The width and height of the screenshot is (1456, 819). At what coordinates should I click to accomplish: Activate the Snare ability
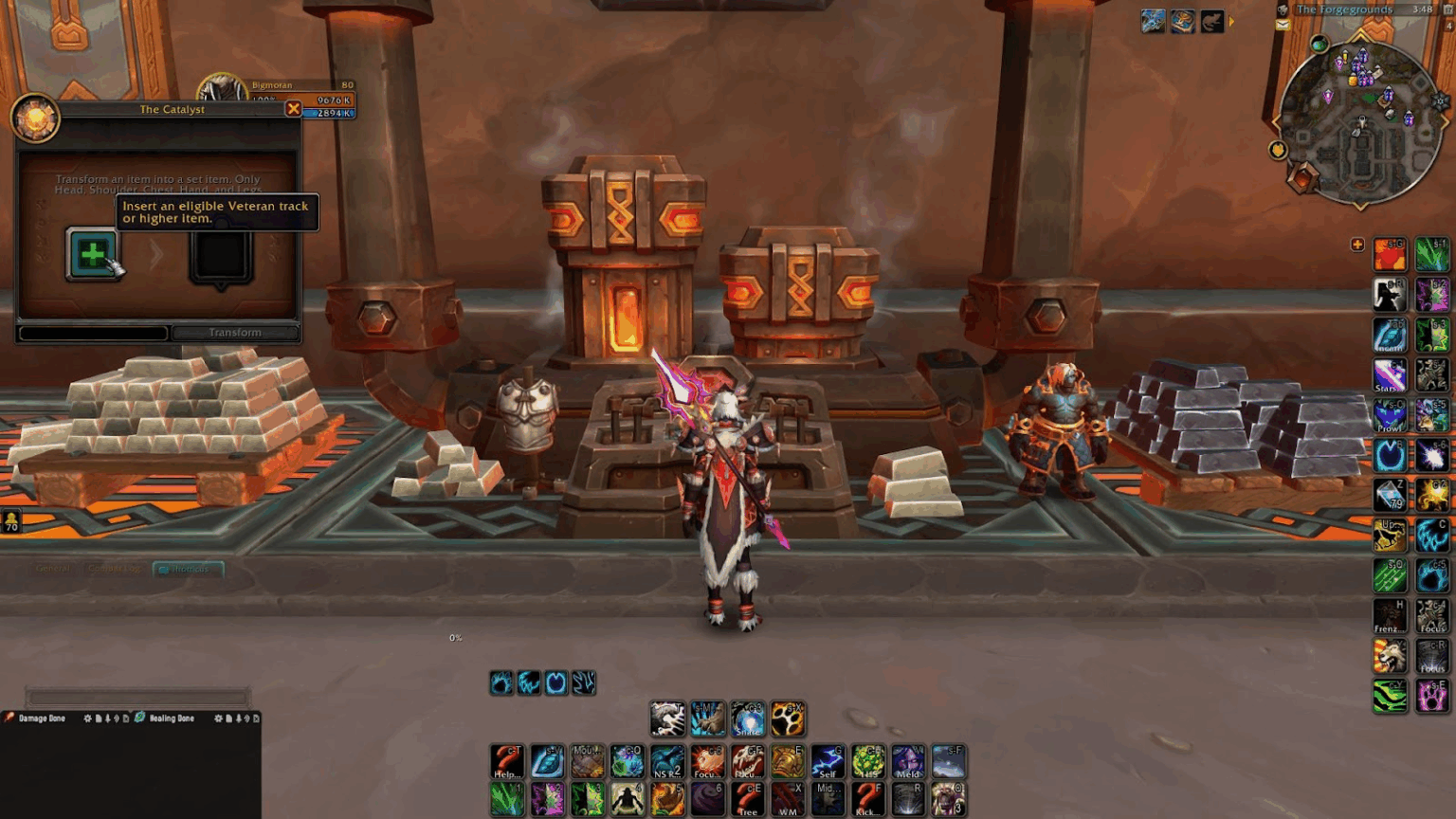click(747, 719)
